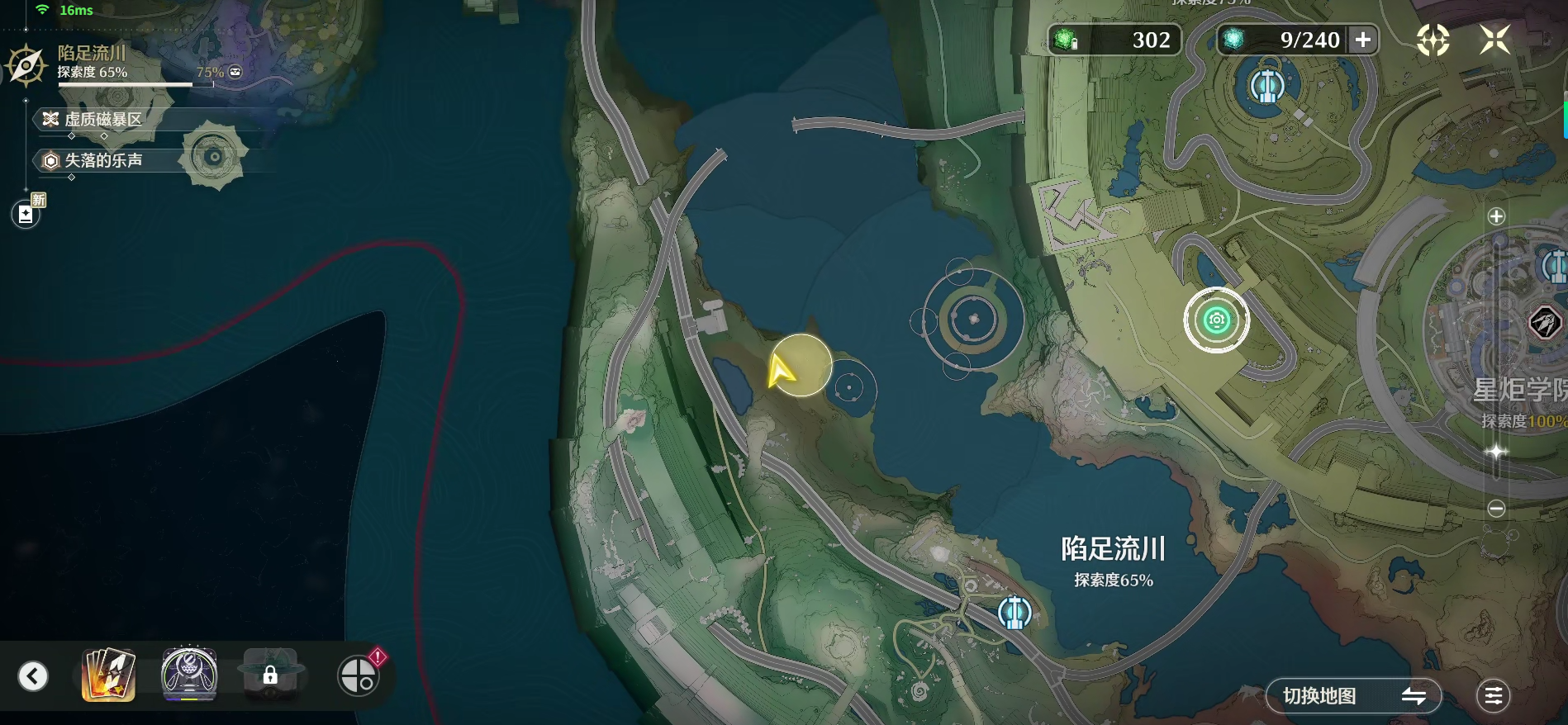The height and width of the screenshot is (725, 1568).
Task: Open the four-dot target icon near the top-right
Action: 1433,40
